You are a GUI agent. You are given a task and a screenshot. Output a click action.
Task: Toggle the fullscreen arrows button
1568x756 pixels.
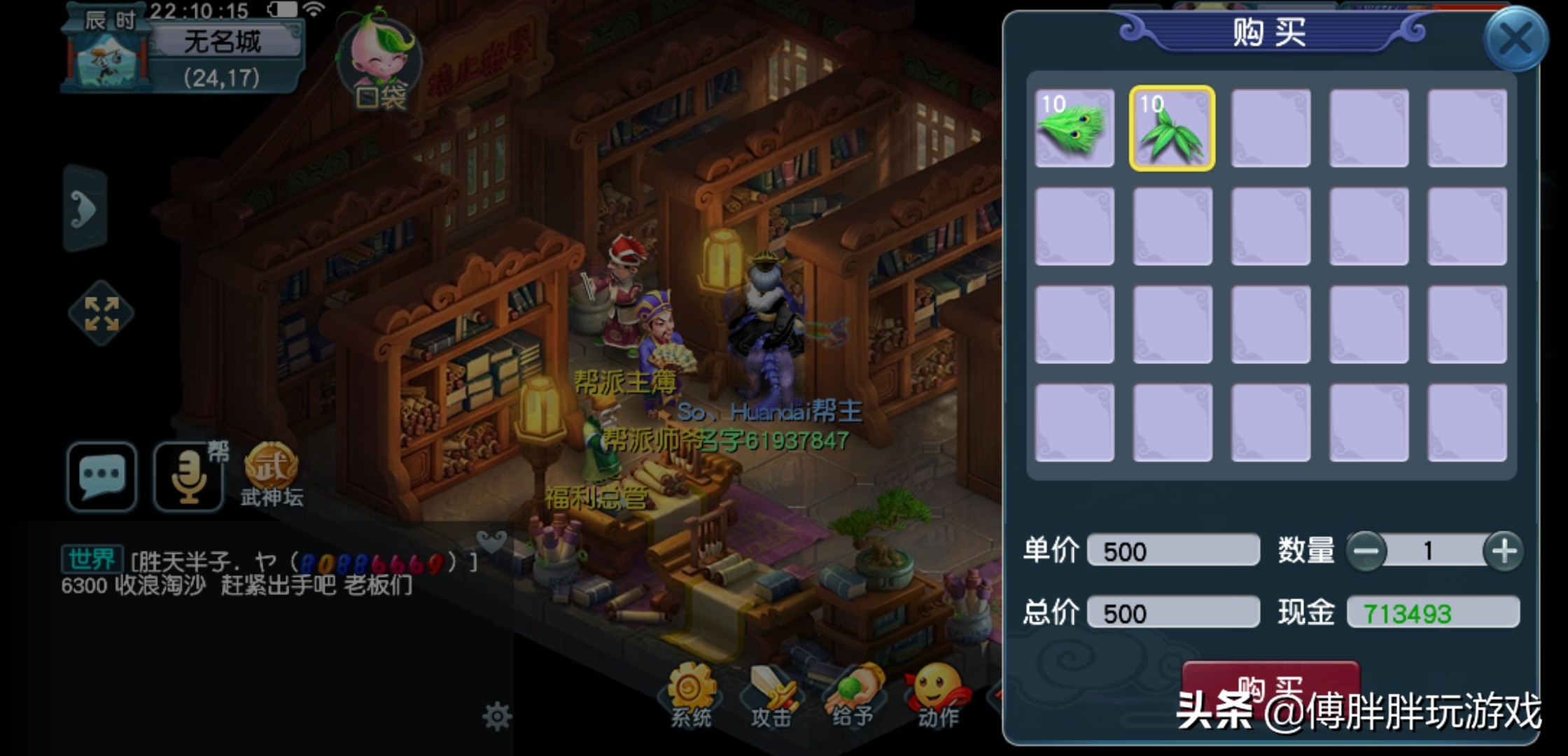[x=101, y=313]
